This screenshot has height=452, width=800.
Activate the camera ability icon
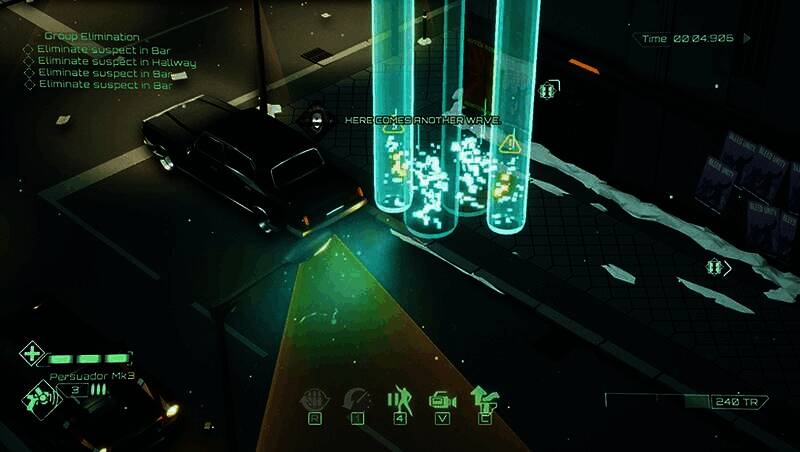coord(442,400)
